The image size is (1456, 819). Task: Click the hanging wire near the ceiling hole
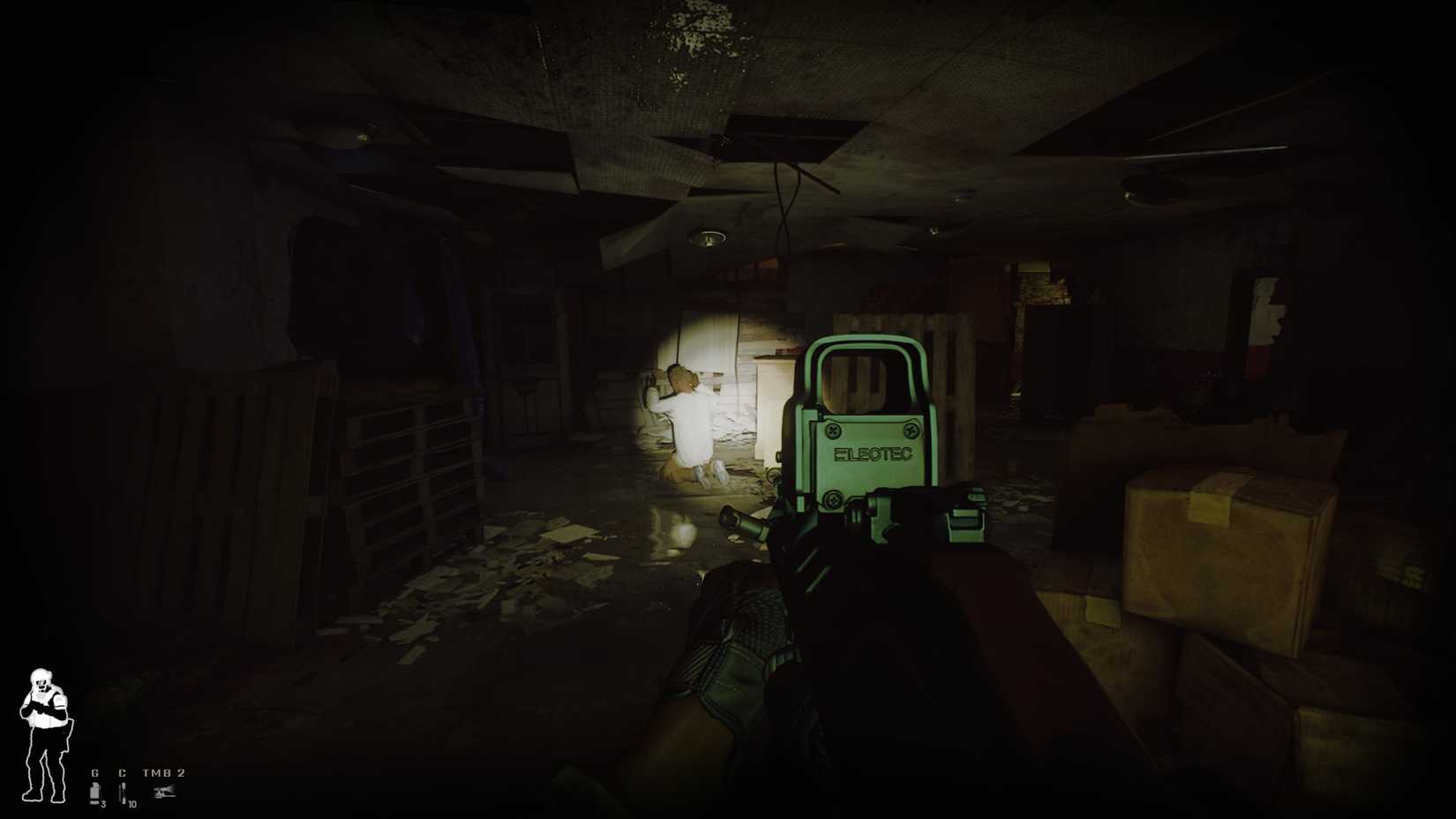pos(784,216)
